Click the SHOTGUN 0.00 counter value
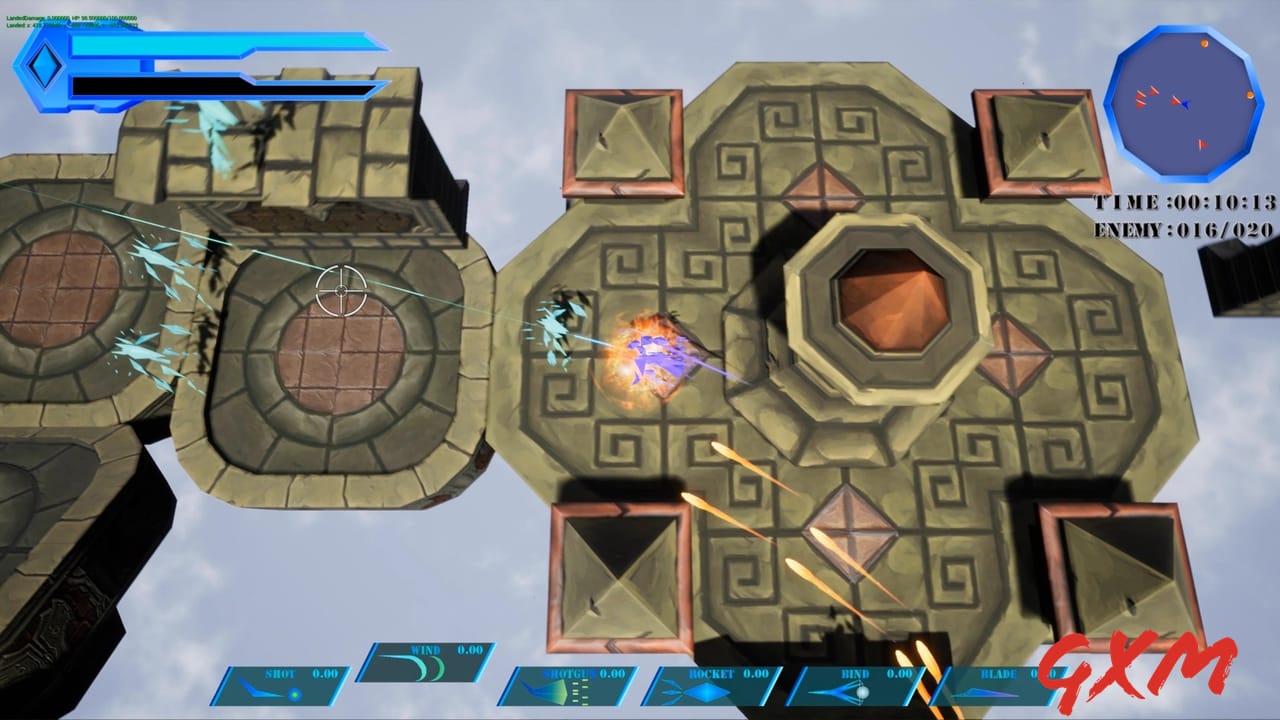The image size is (1280, 720). point(611,673)
